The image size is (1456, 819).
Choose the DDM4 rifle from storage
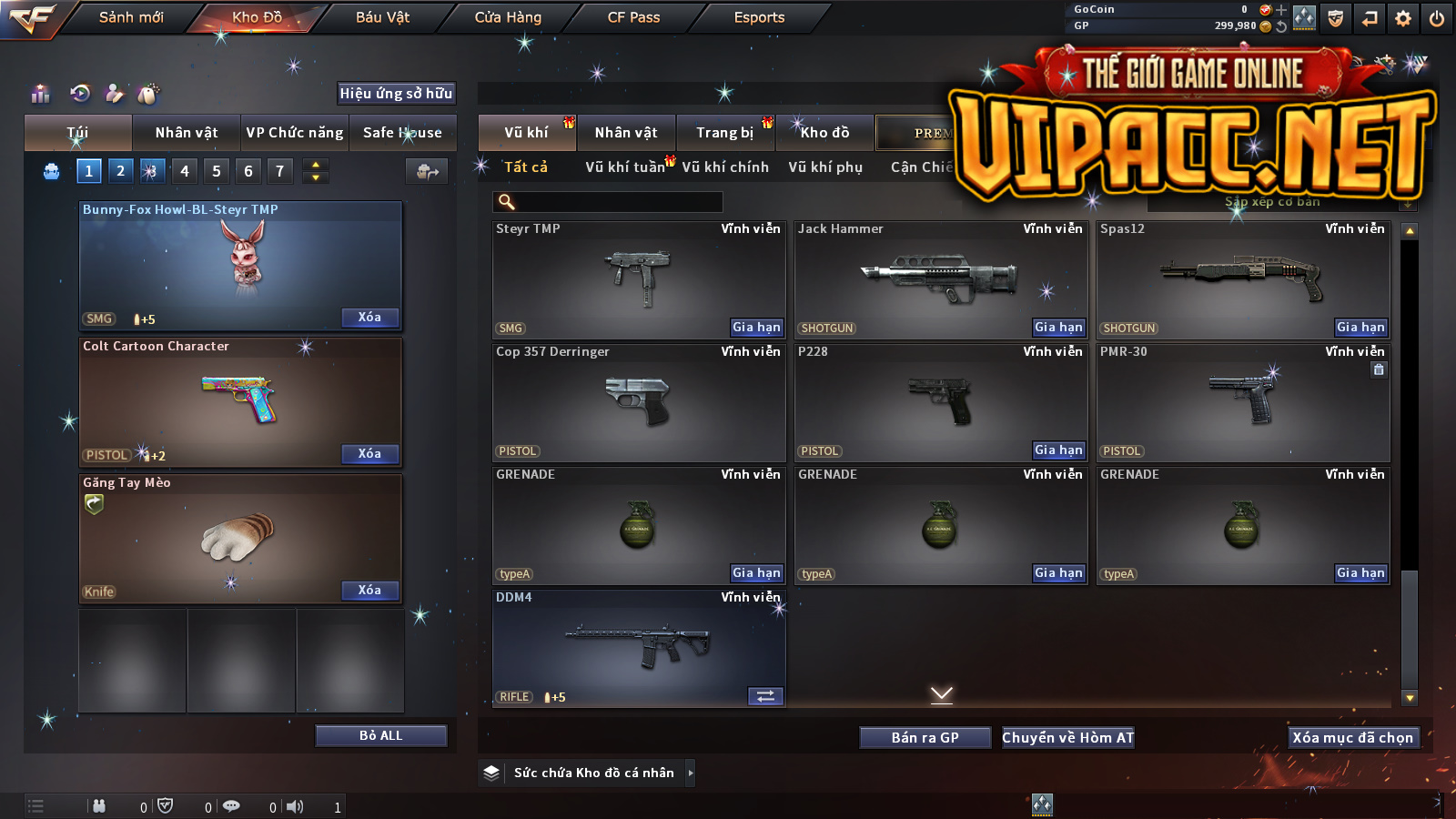pyautogui.click(x=637, y=648)
